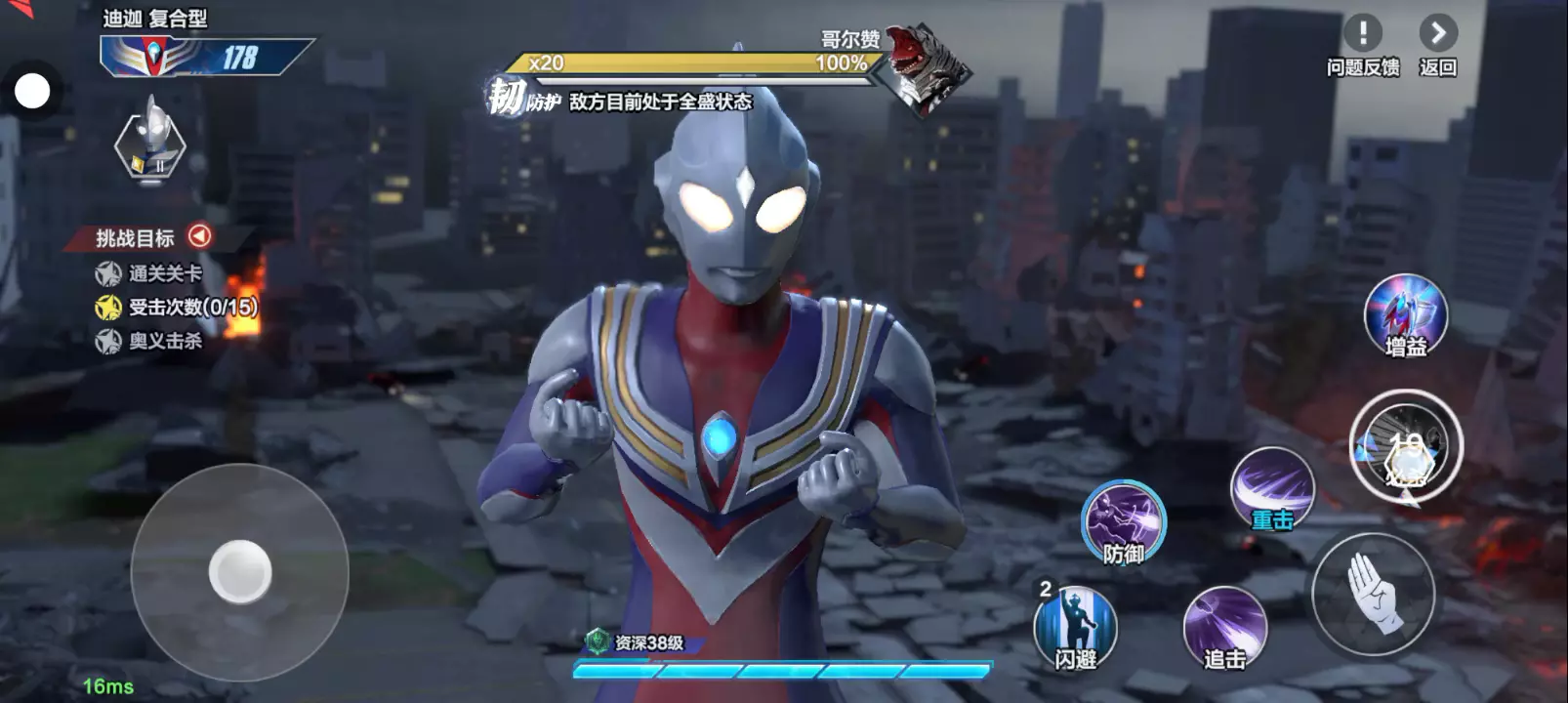
Task: Trigger the 闪避 dodge skill
Action: click(x=1075, y=628)
